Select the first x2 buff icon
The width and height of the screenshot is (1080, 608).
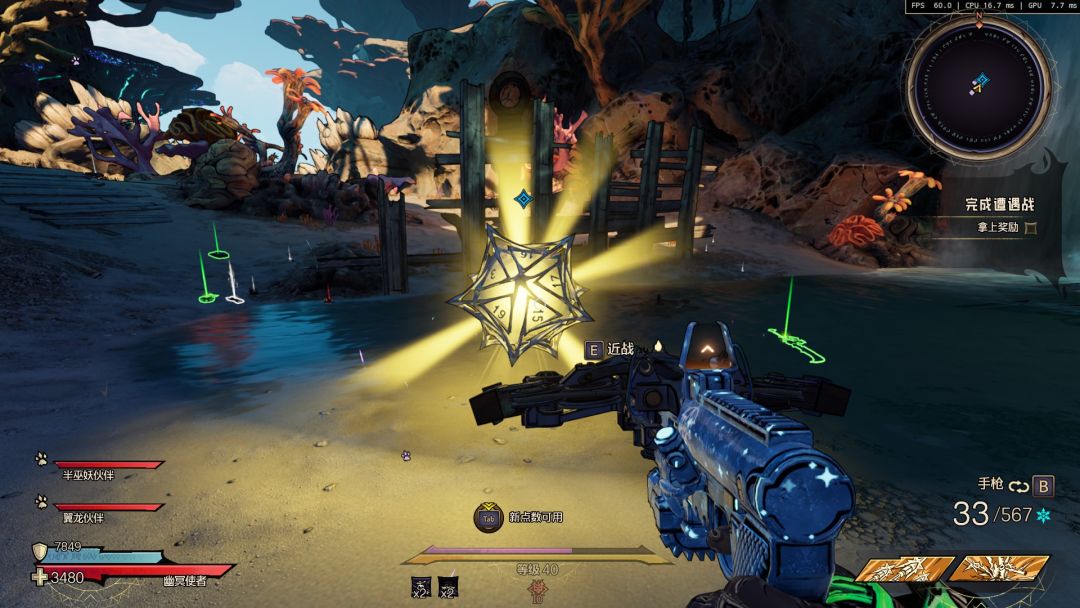pyautogui.click(x=421, y=587)
